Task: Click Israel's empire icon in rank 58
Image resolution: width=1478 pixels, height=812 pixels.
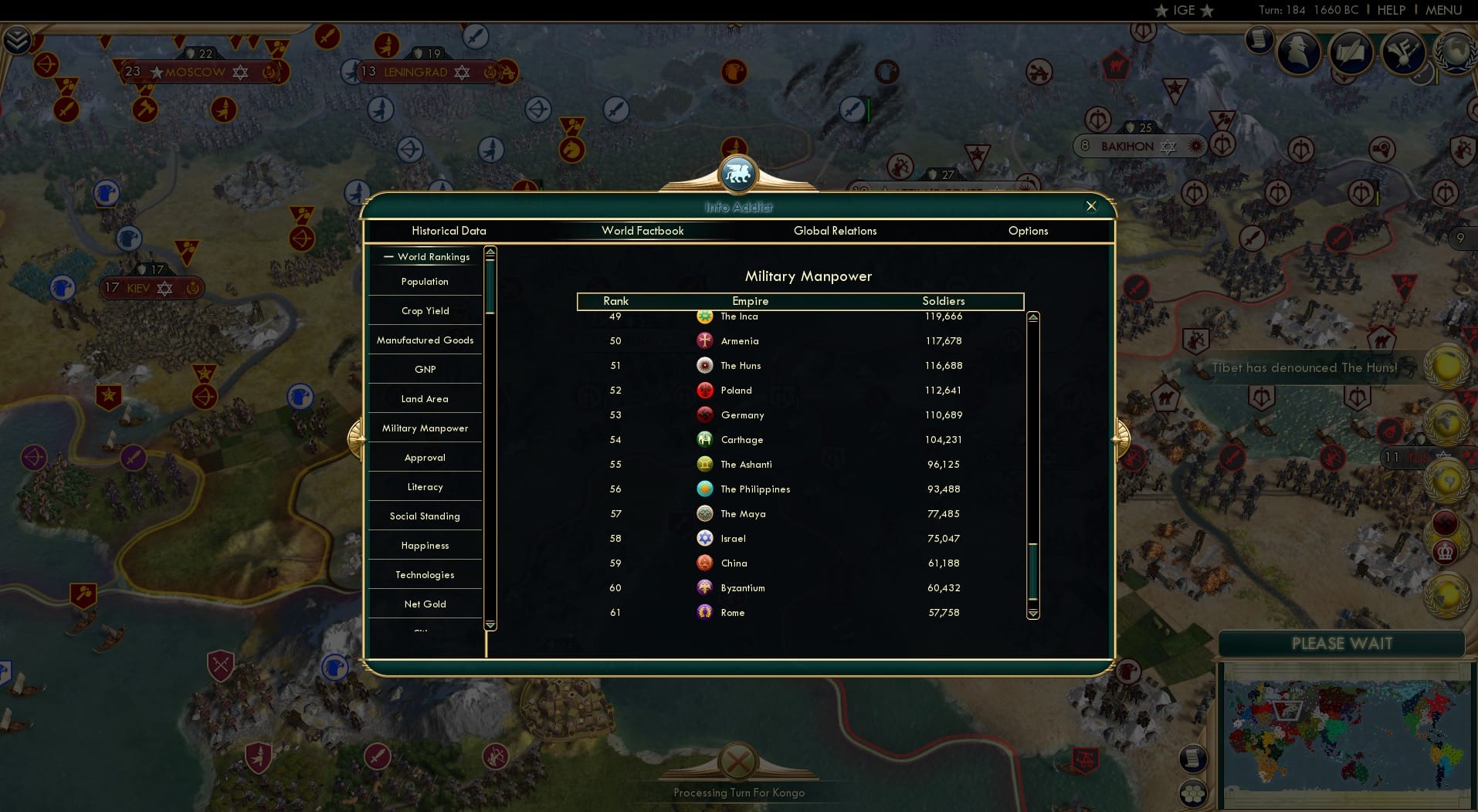Action: click(x=703, y=538)
